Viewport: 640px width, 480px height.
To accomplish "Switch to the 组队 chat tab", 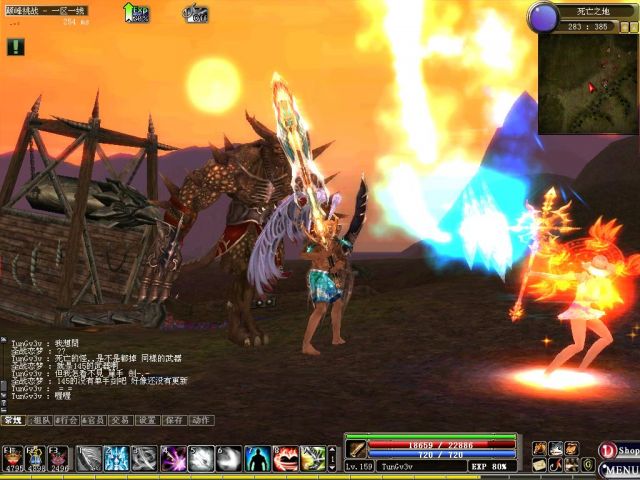I will coord(40,421).
